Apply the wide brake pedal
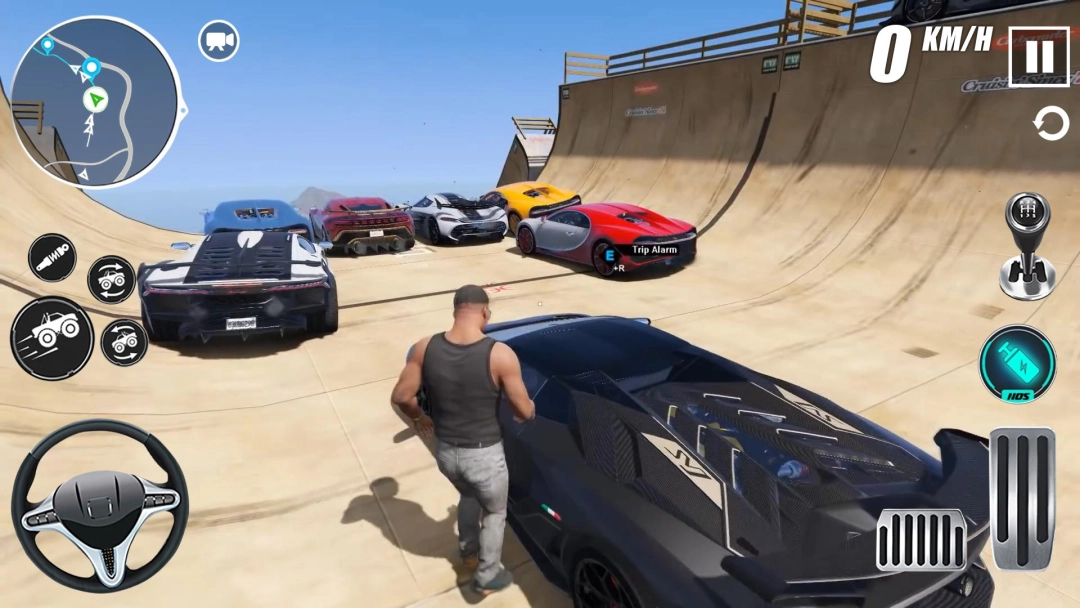 [921, 539]
